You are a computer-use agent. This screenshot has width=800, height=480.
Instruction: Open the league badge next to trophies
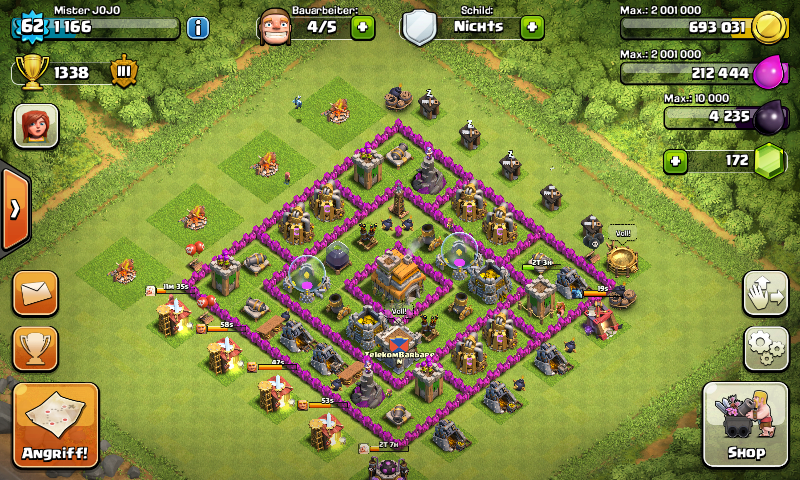click(124, 72)
